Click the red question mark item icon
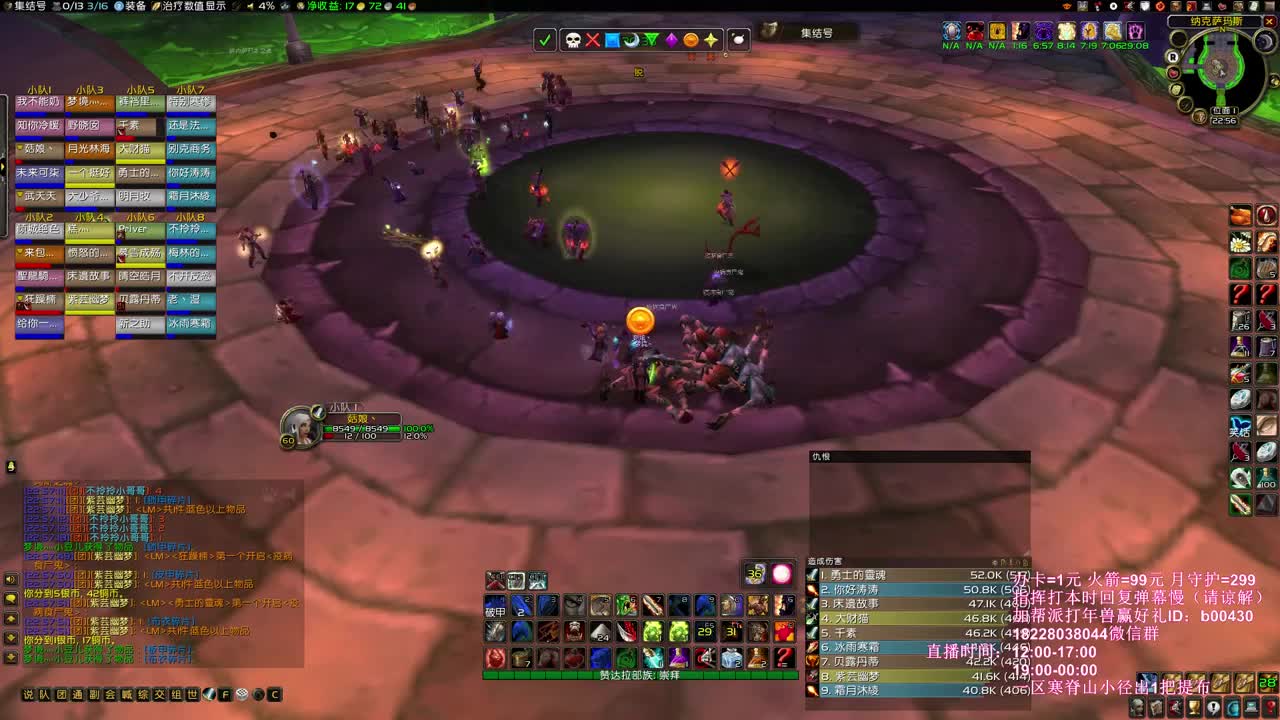Screen dimensions: 1280x720 click(x=1242, y=294)
